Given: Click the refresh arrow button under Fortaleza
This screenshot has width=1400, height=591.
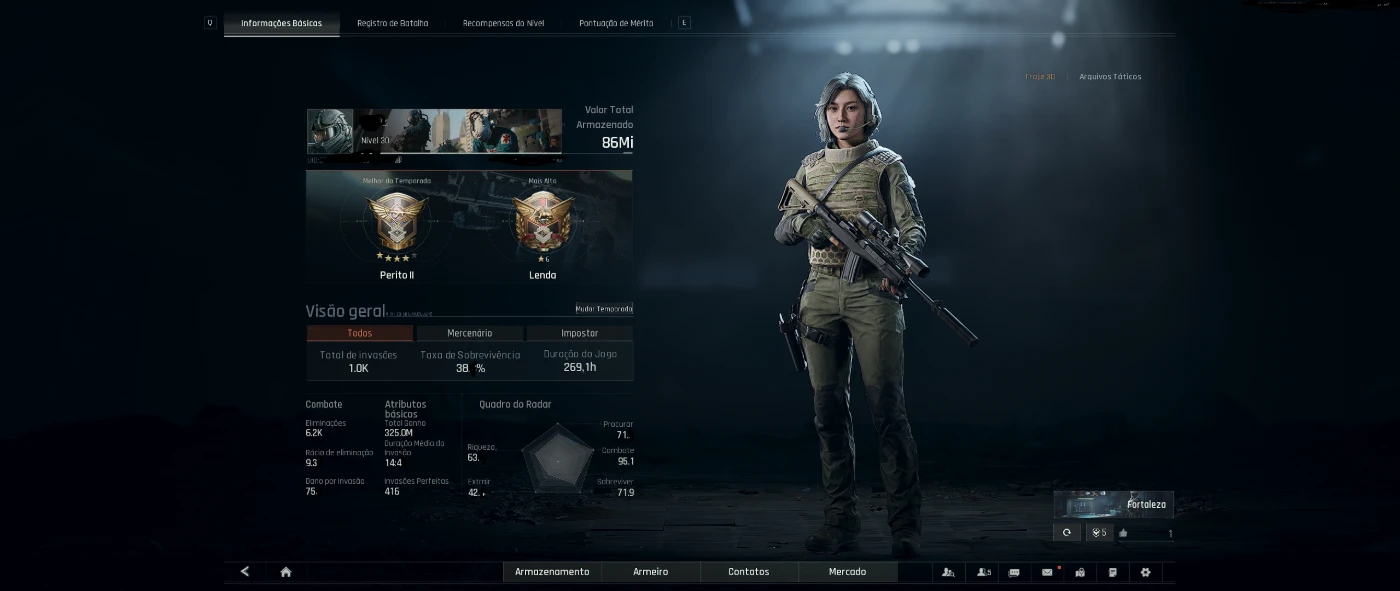Looking at the screenshot, I should (1067, 533).
